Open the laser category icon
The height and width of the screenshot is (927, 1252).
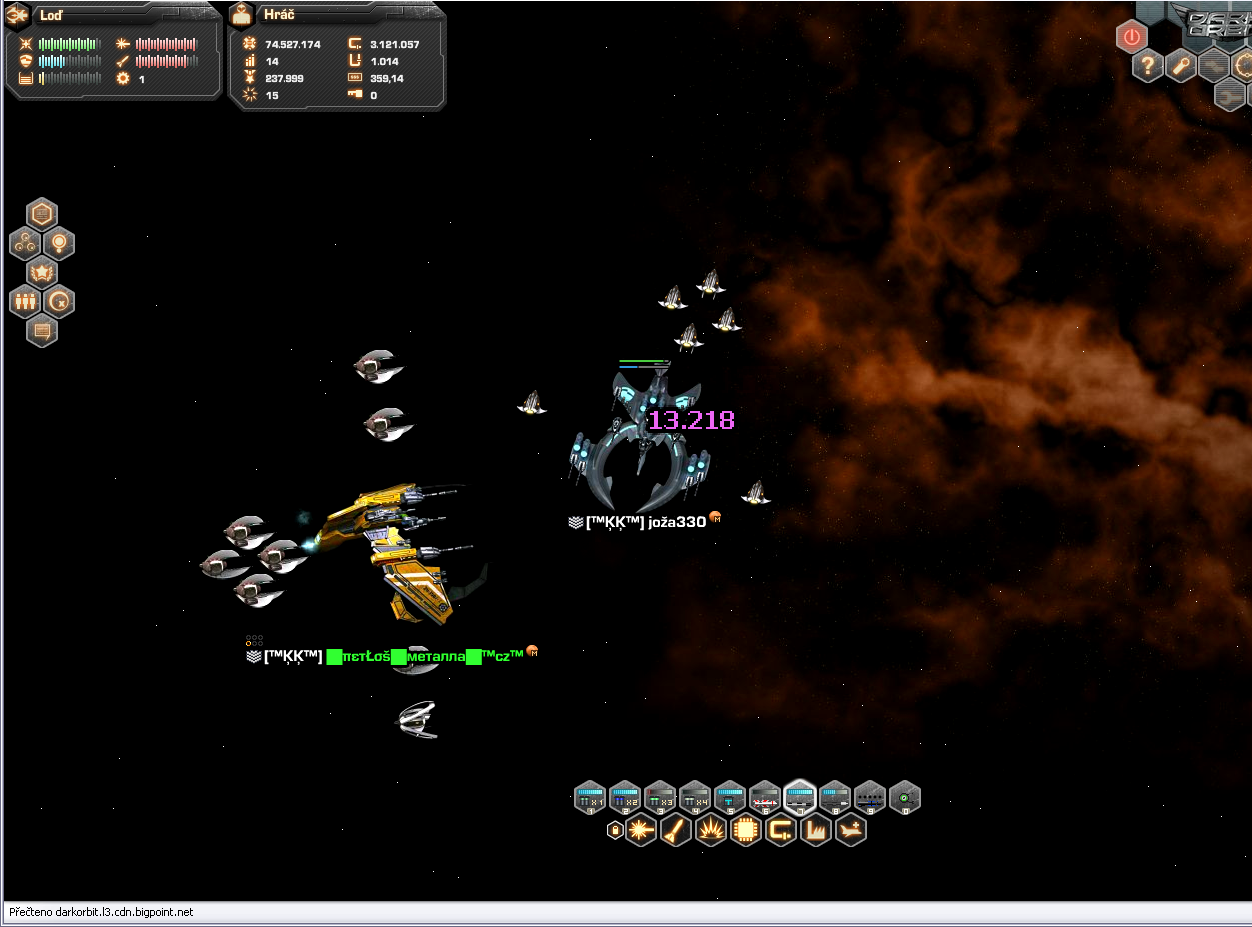coord(641,830)
